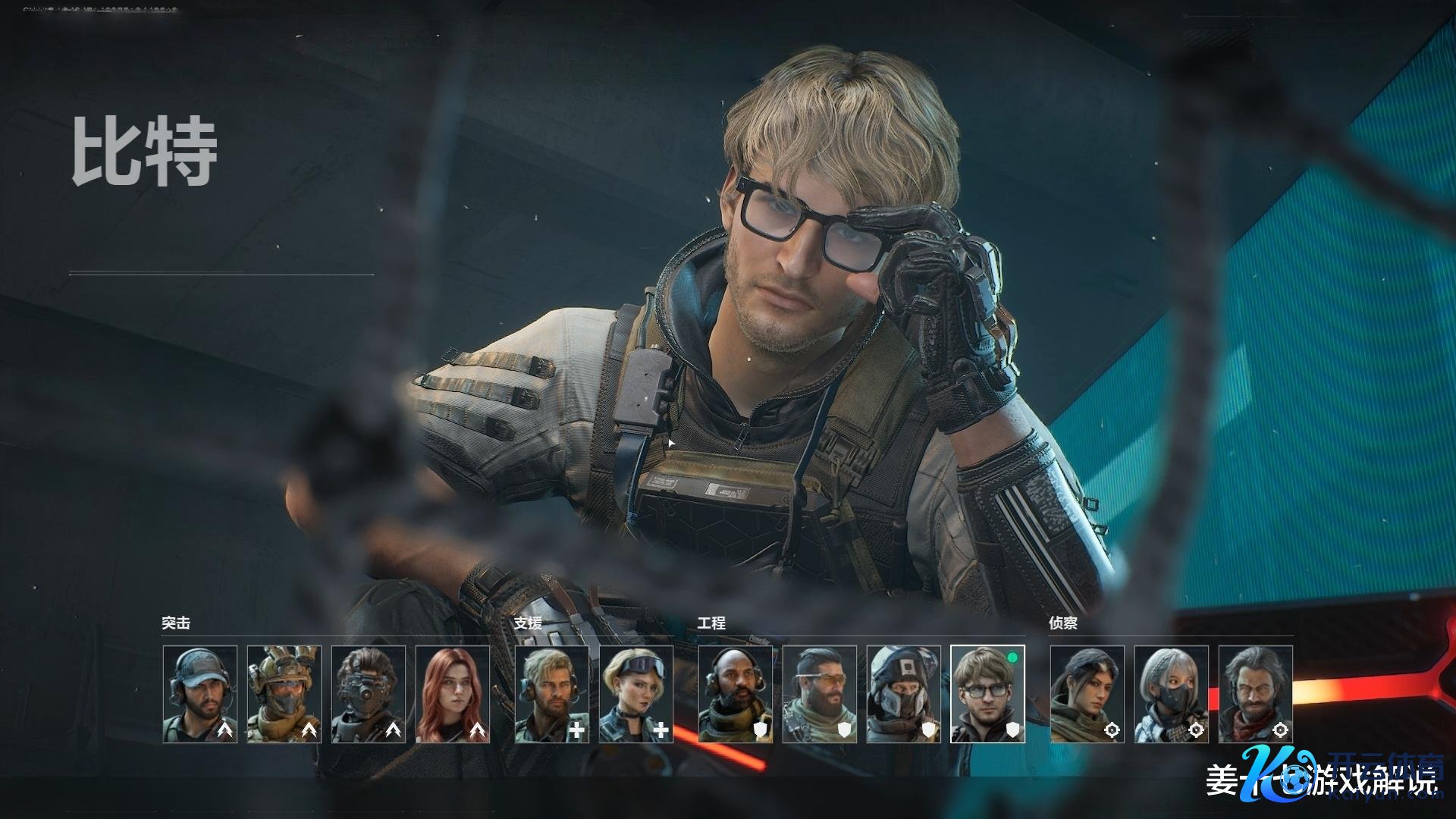Choose the dark-haired recon woman

pyautogui.click(x=1087, y=694)
